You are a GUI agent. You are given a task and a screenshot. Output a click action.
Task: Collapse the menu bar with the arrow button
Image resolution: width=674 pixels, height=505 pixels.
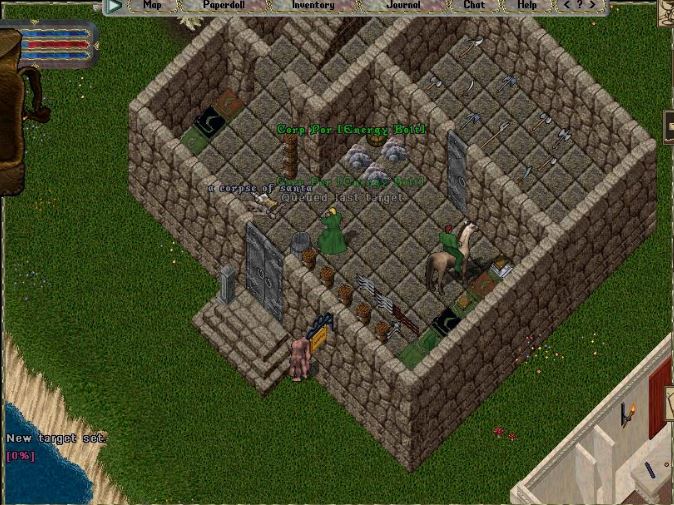(x=114, y=6)
